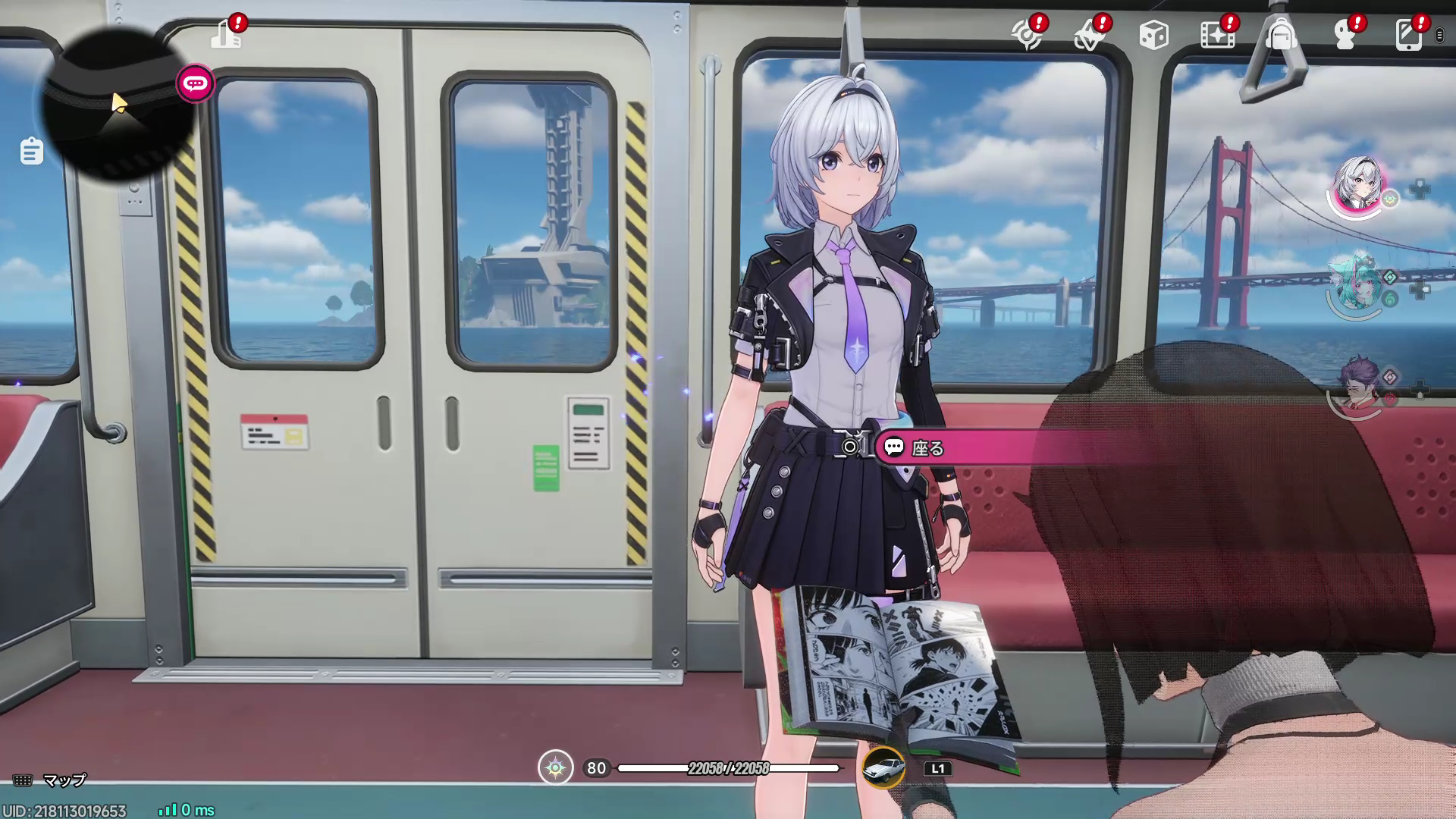This screenshot has height=819, width=1456.
Task: Select the white car vehicle icon
Action: (x=883, y=767)
